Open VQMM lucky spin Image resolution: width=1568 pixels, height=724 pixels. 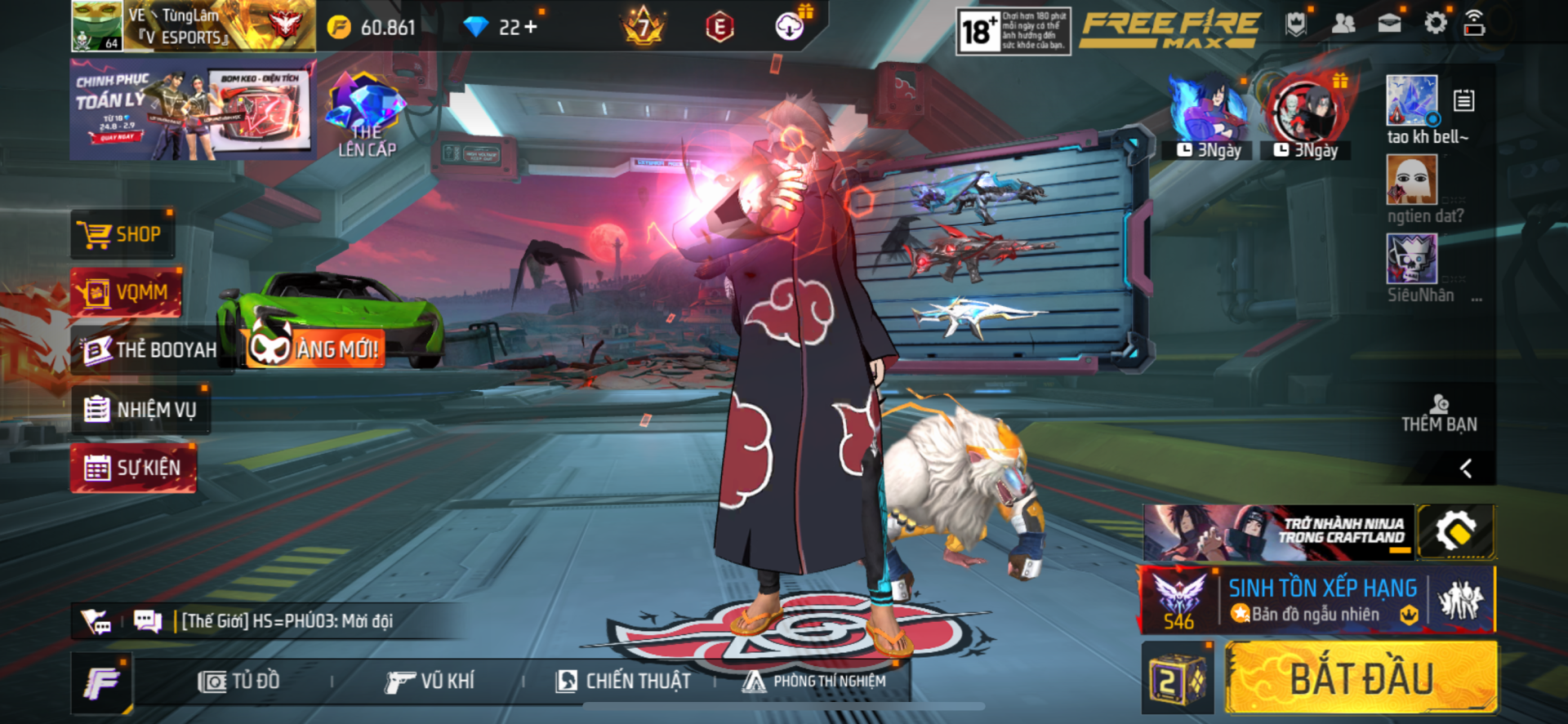pos(127,292)
